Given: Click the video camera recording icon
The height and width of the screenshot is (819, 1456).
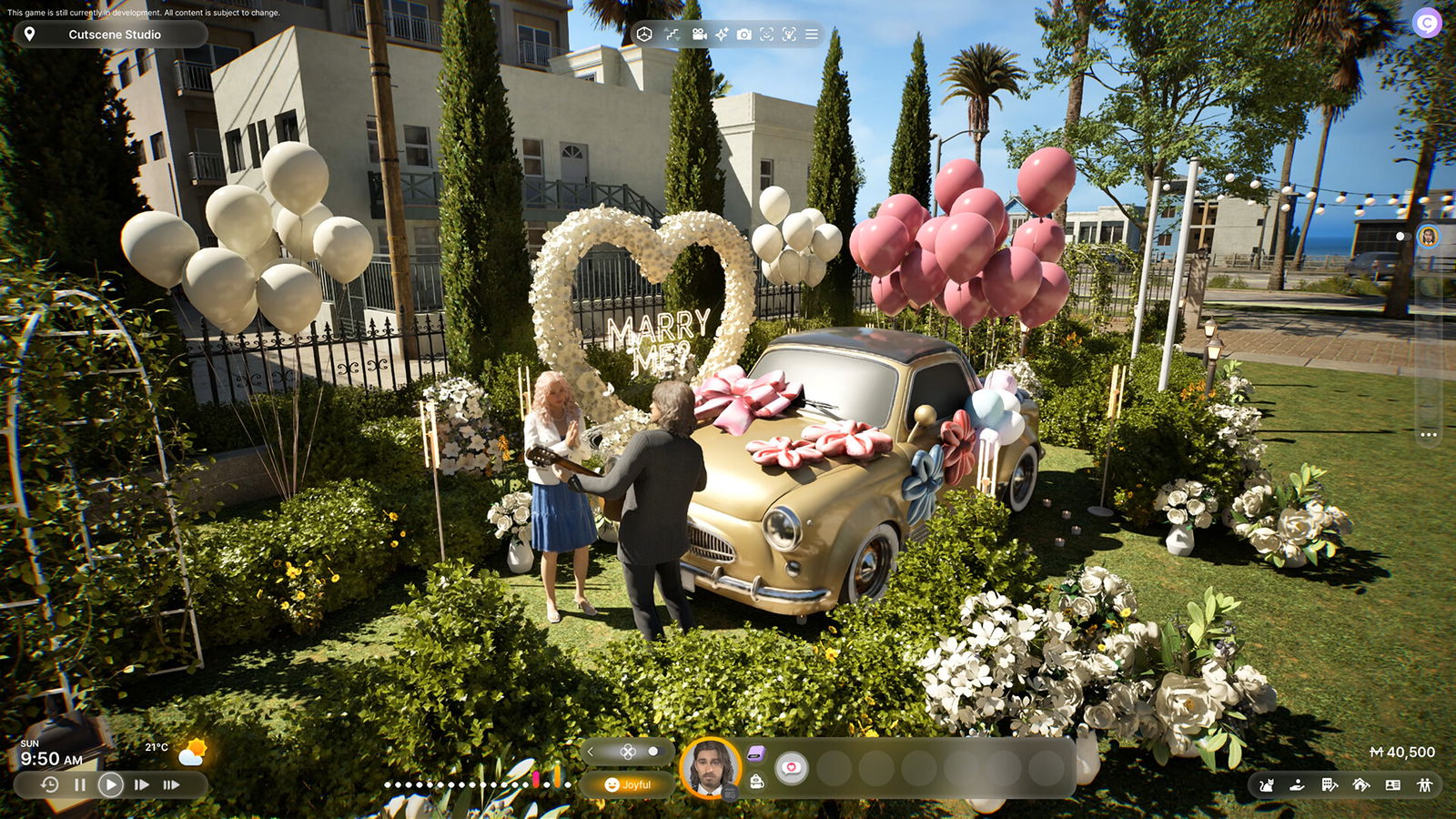Looking at the screenshot, I should tap(699, 35).
